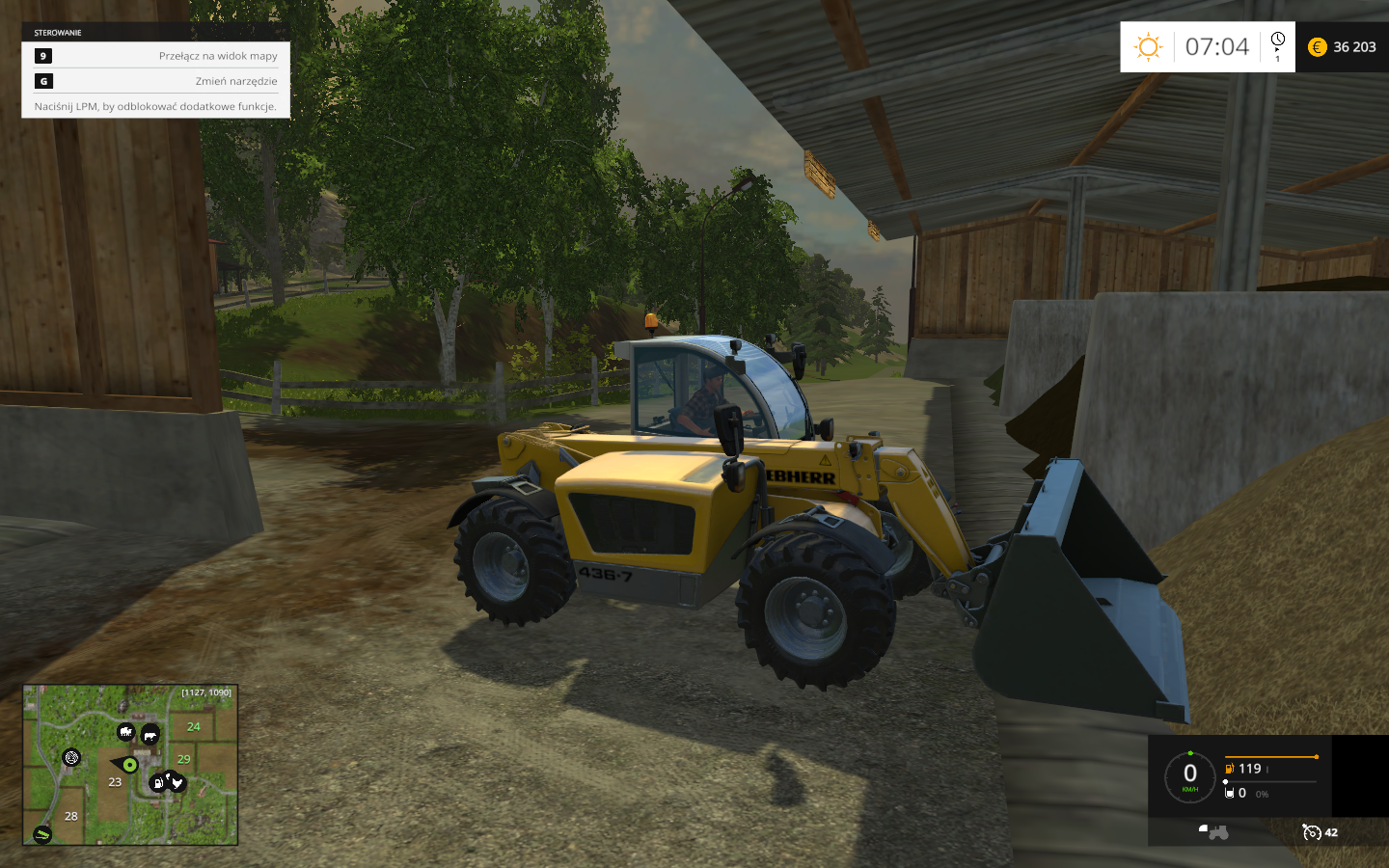Click field 28 on the minimap

coord(71,816)
